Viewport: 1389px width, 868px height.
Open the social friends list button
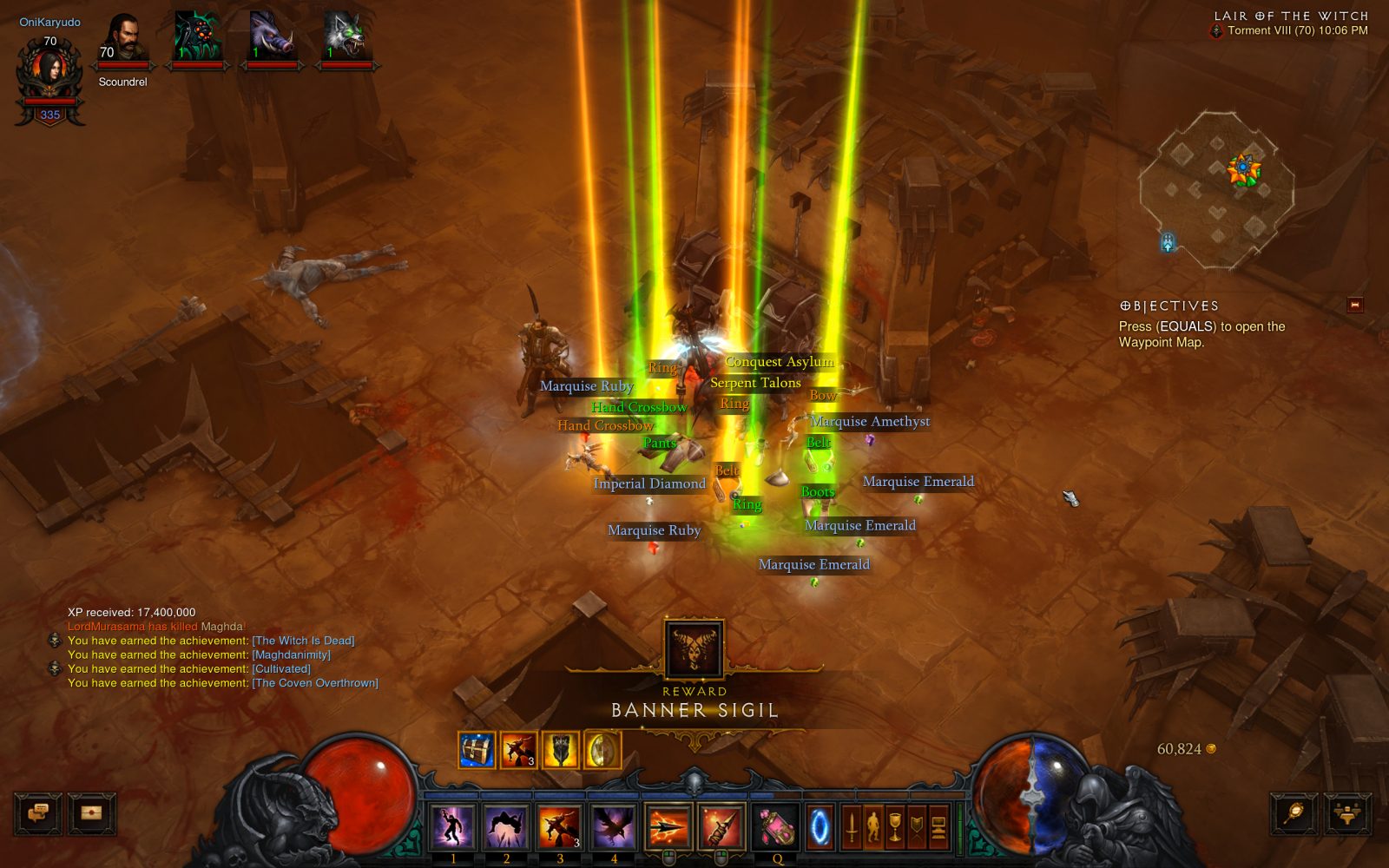pos(1348,814)
